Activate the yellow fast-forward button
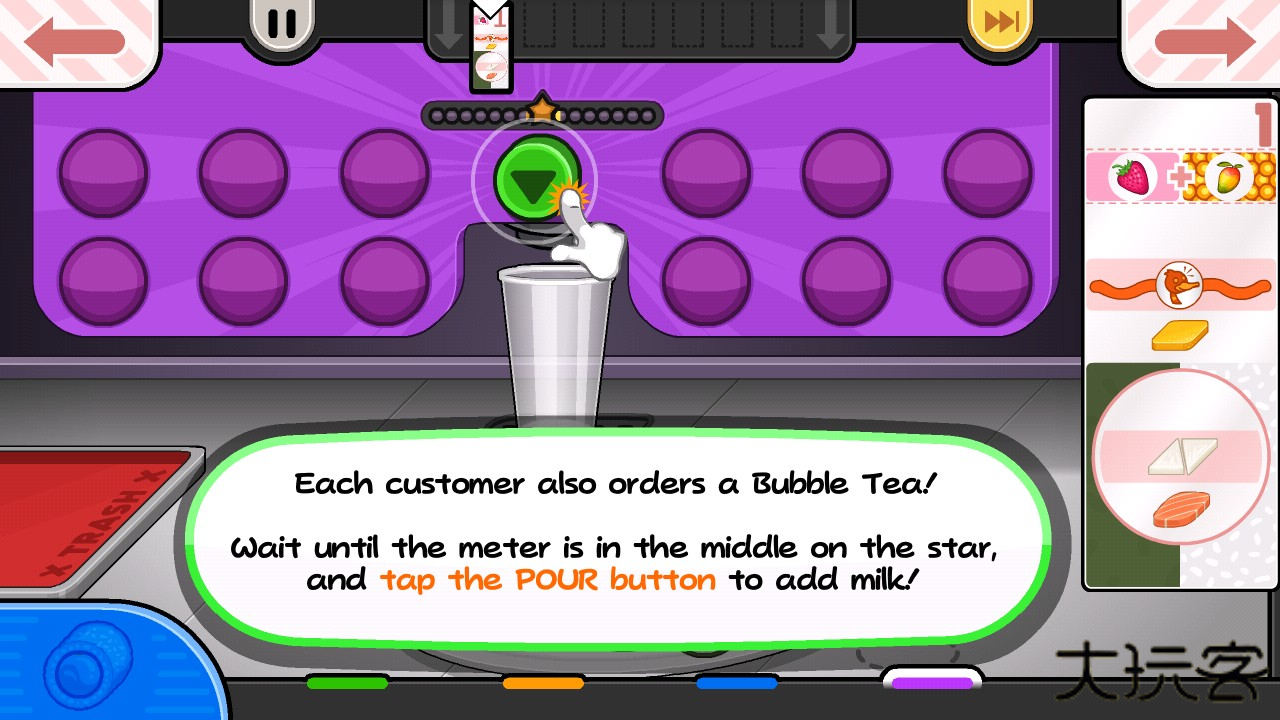Viewport: 1280px width, 720px height. pos(1002,22)
